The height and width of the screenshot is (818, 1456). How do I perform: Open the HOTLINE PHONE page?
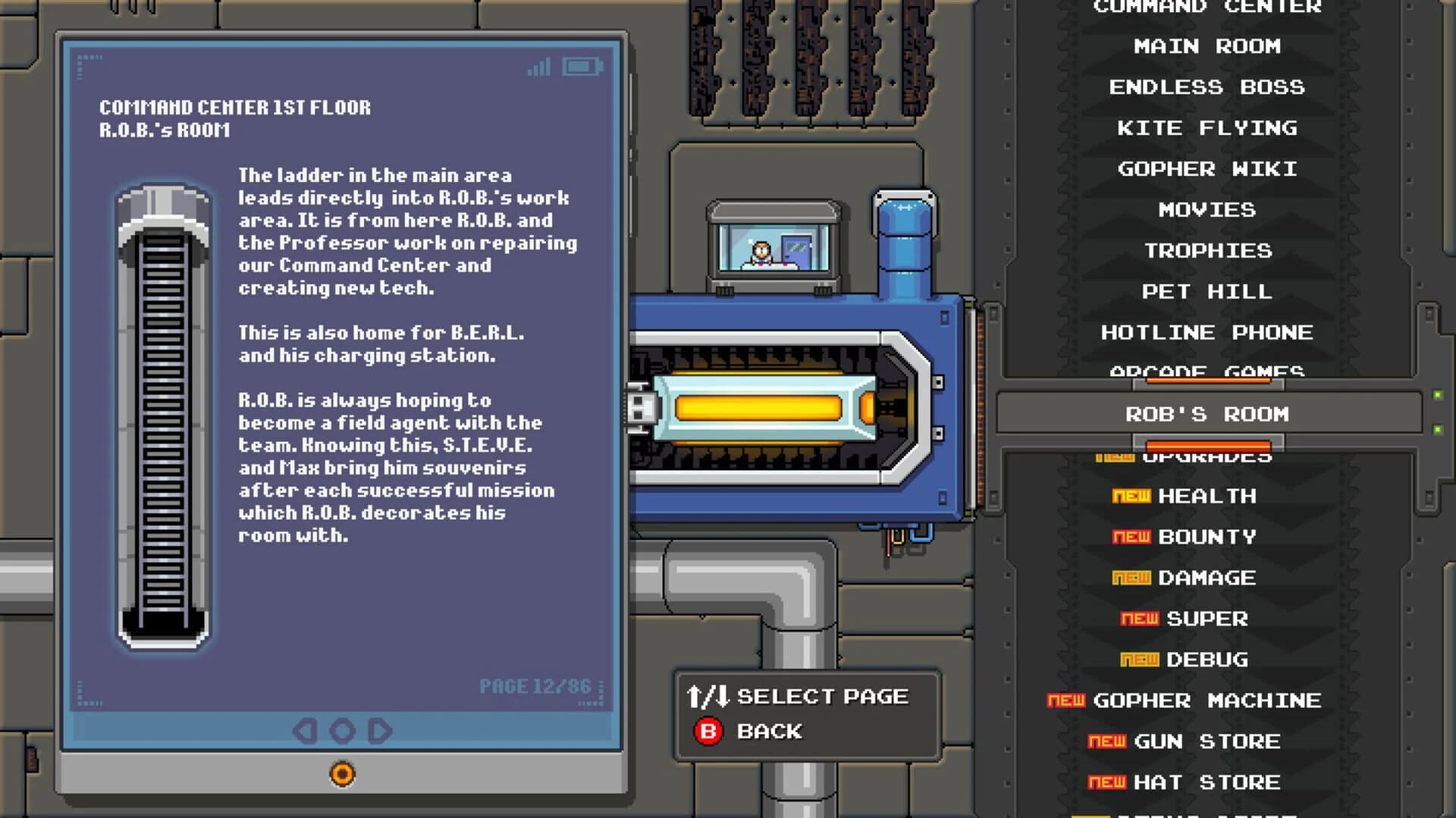point(1207,331)
